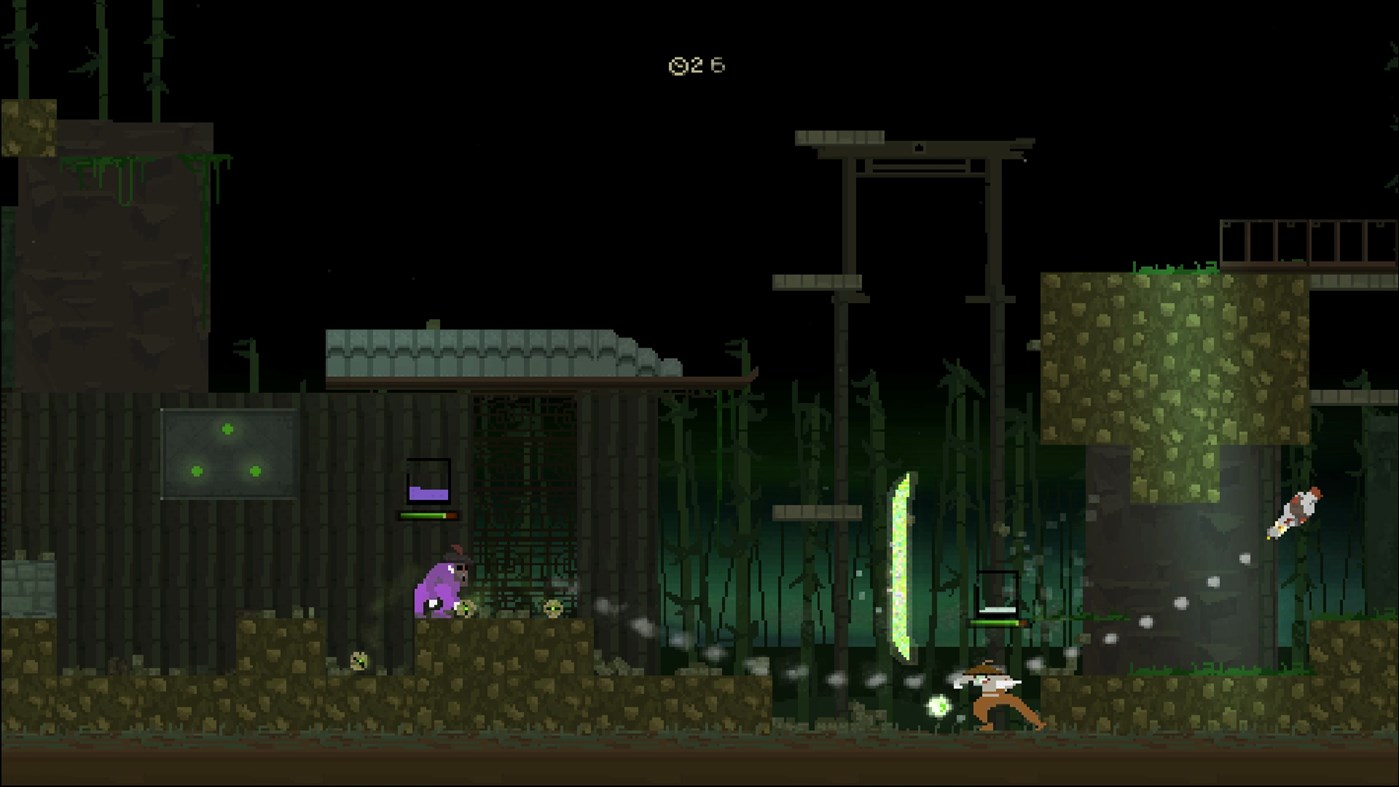Click the clock timer icon at screen top
The height and width of the screenshot is (787, 1399).
(x=680, y=67)
